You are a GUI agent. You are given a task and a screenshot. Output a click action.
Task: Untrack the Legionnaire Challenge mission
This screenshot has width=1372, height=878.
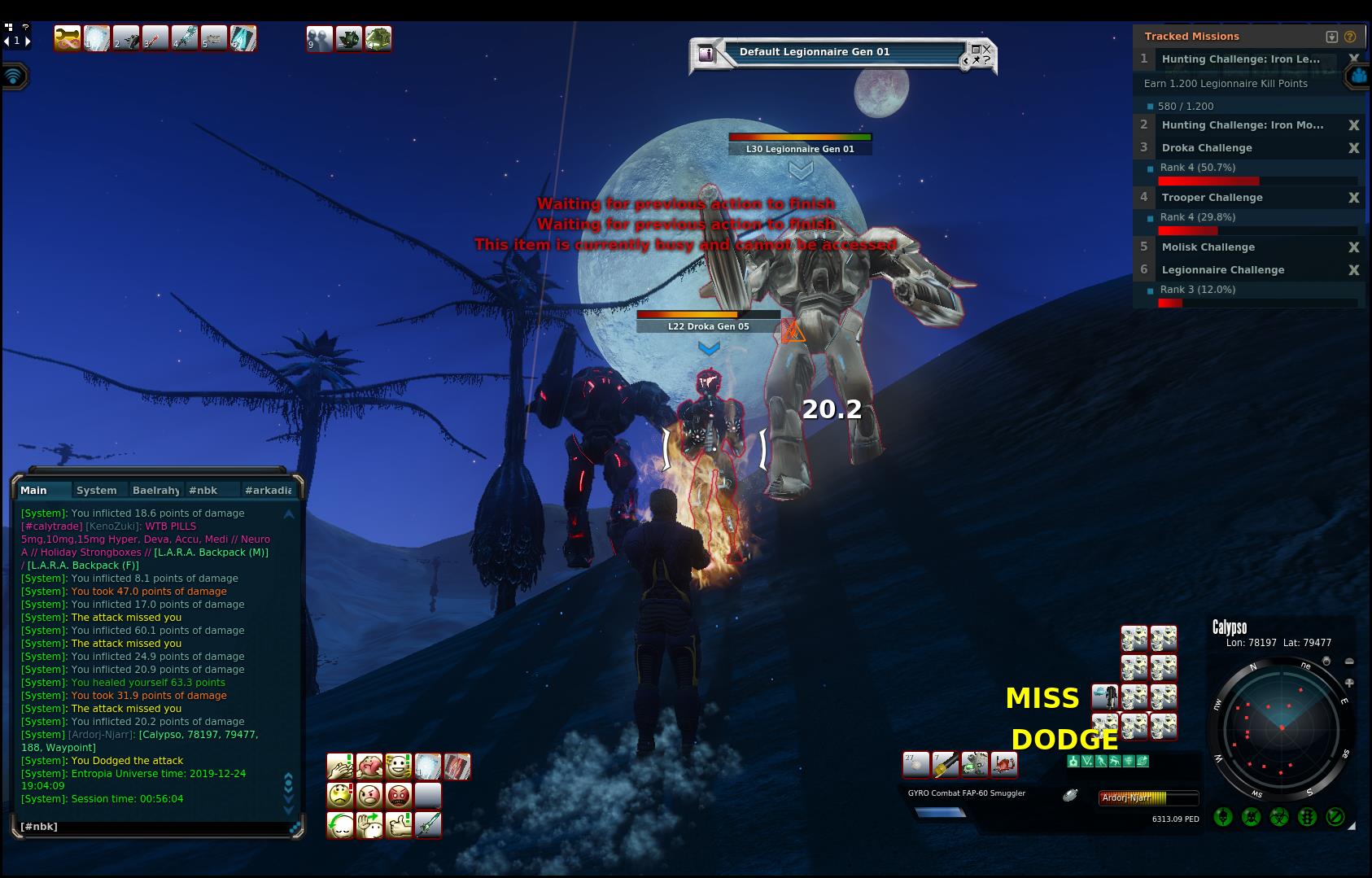1353,270
